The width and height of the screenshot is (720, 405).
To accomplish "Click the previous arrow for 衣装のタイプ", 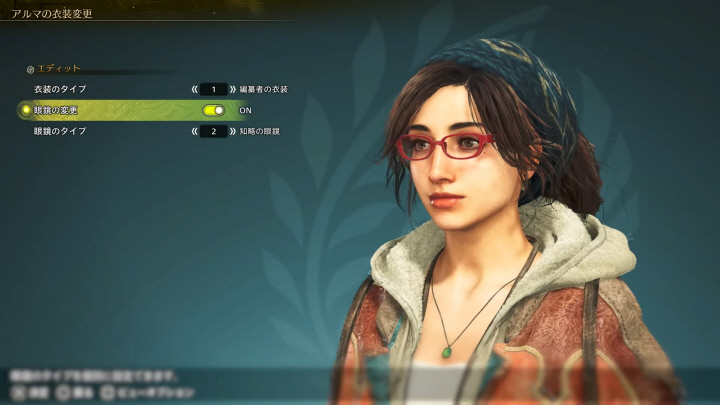I will [x=194, y=90].
